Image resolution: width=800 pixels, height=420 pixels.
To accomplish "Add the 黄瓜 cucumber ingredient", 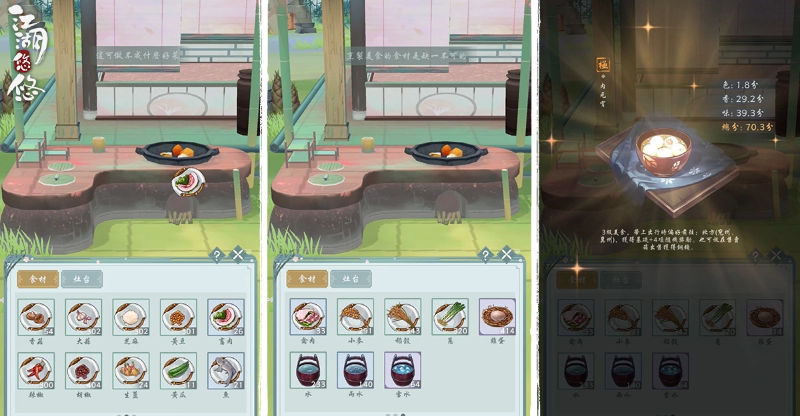I will (x=178, y=368).
